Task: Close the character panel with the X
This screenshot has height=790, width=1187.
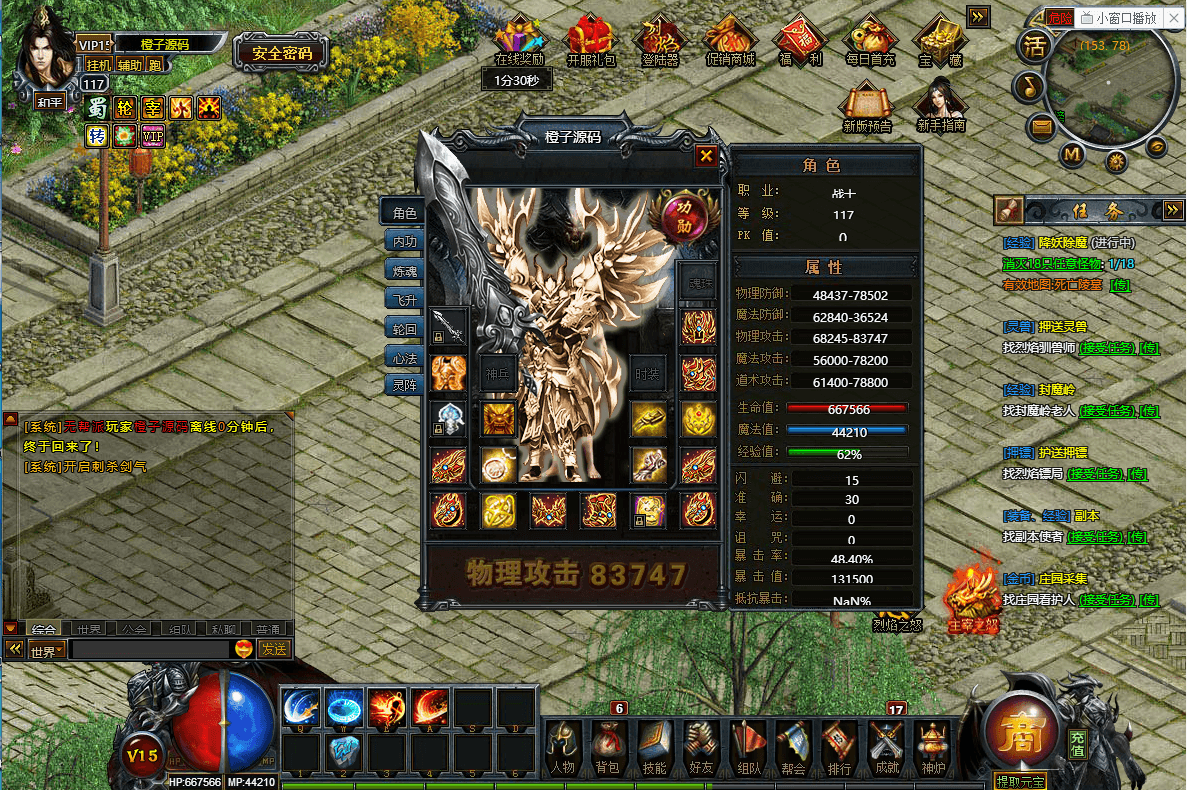Action: (x=706, y=156)
